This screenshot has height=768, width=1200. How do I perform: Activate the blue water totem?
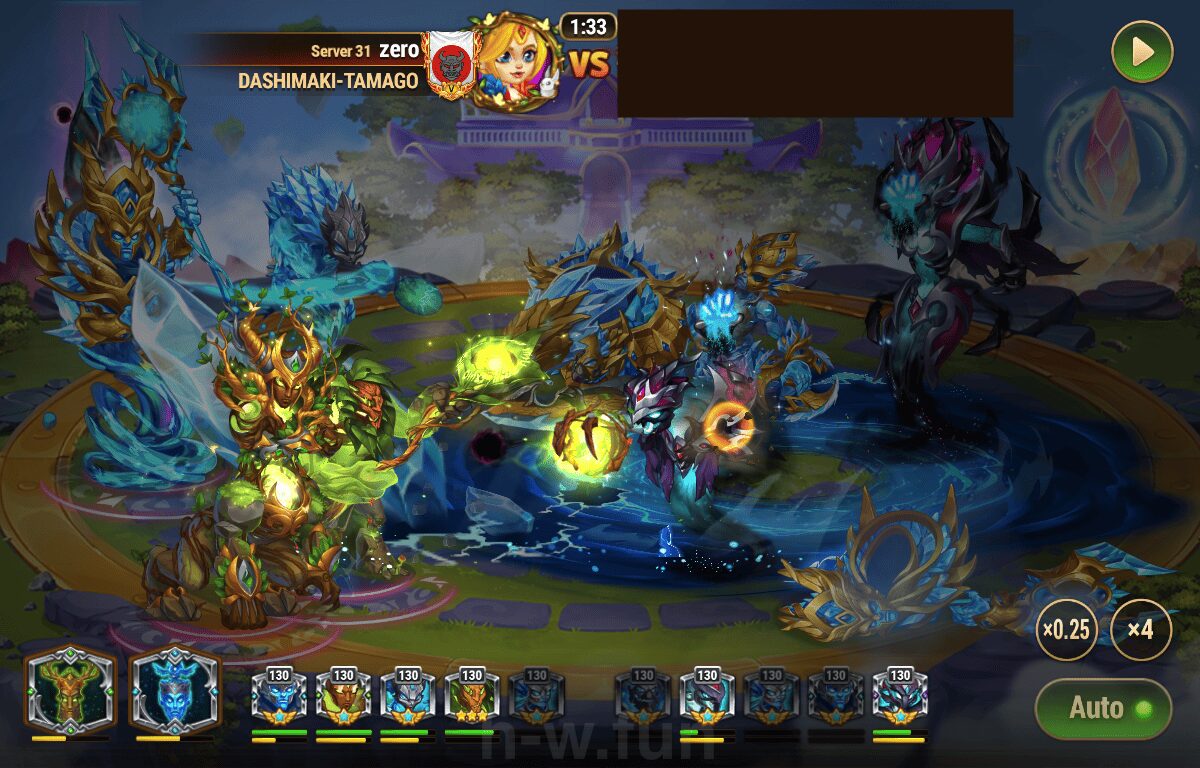(x=174, y=692)
